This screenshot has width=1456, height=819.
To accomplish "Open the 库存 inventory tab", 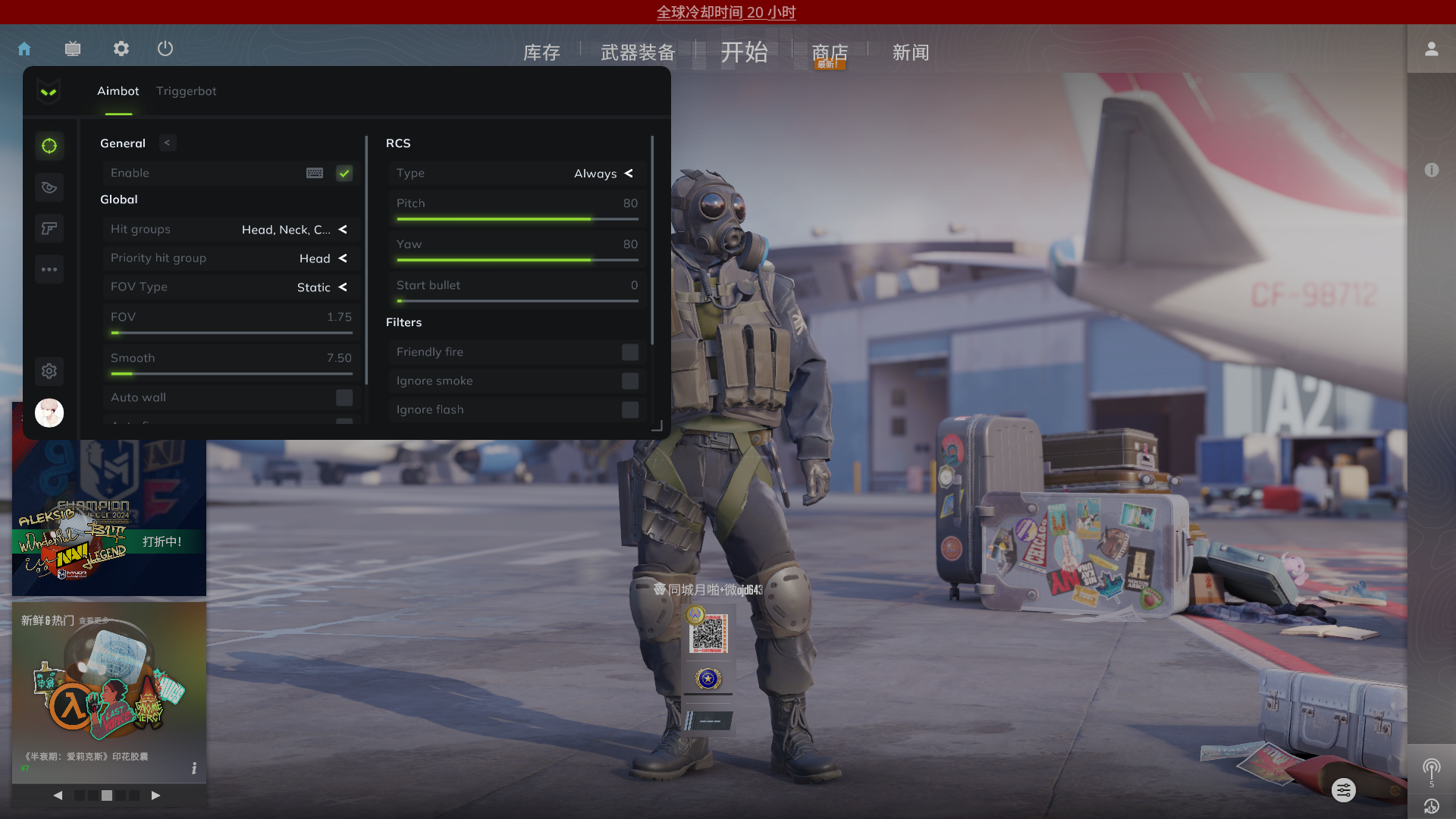I will [541, 52].
